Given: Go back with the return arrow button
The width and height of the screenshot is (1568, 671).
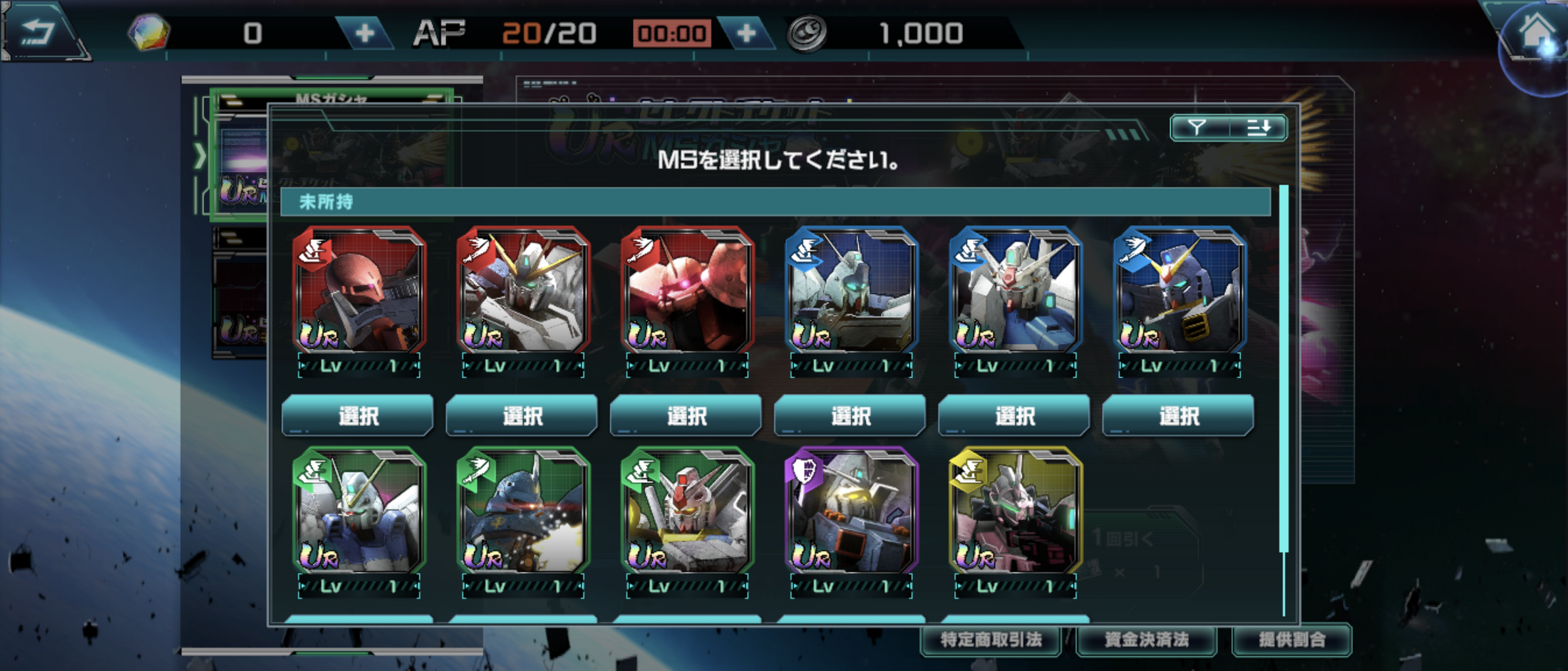Looking at the screenshot, I should (39, 32).
